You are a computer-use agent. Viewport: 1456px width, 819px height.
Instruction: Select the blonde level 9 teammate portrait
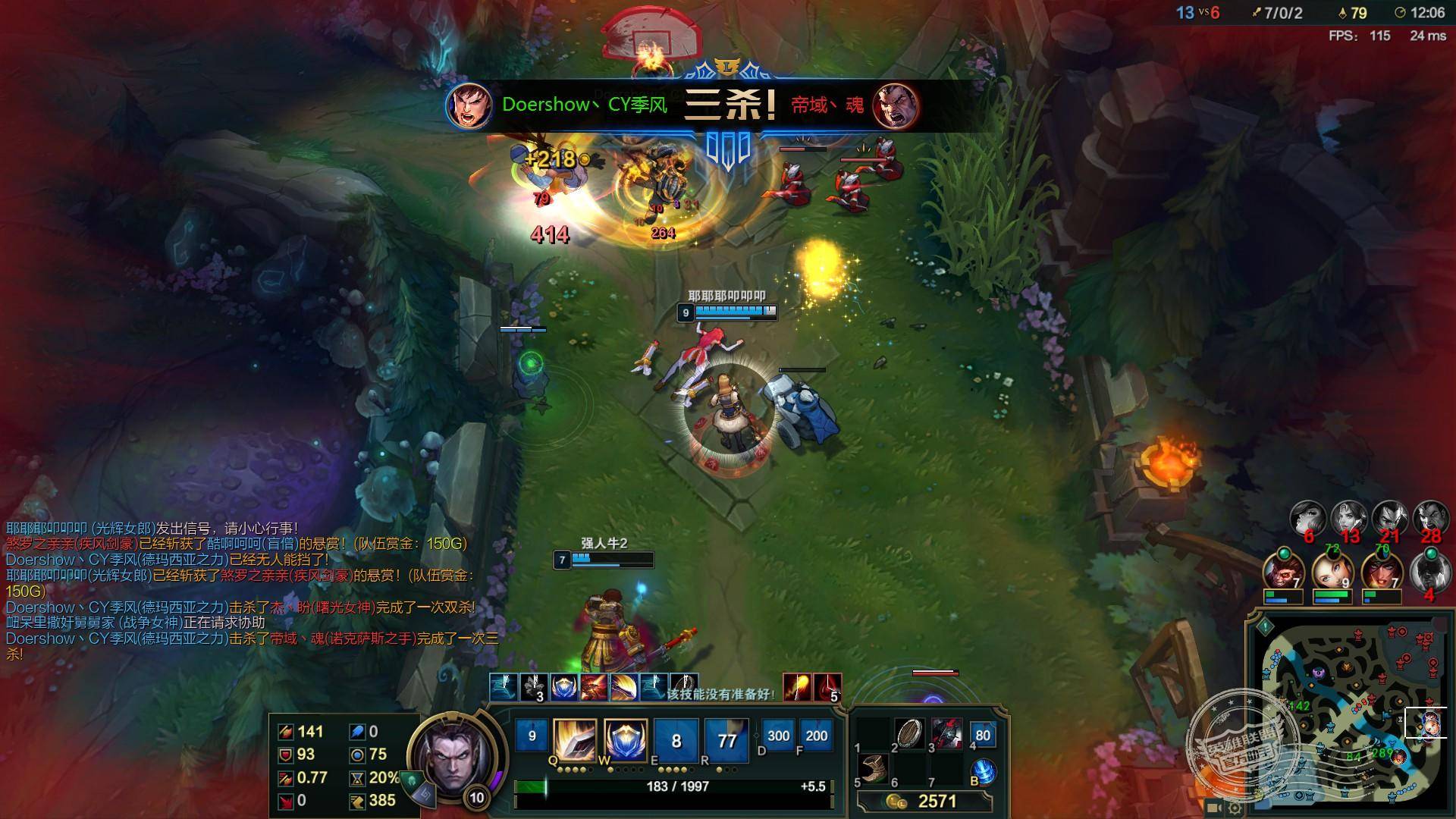click(x=1332, y=573)
